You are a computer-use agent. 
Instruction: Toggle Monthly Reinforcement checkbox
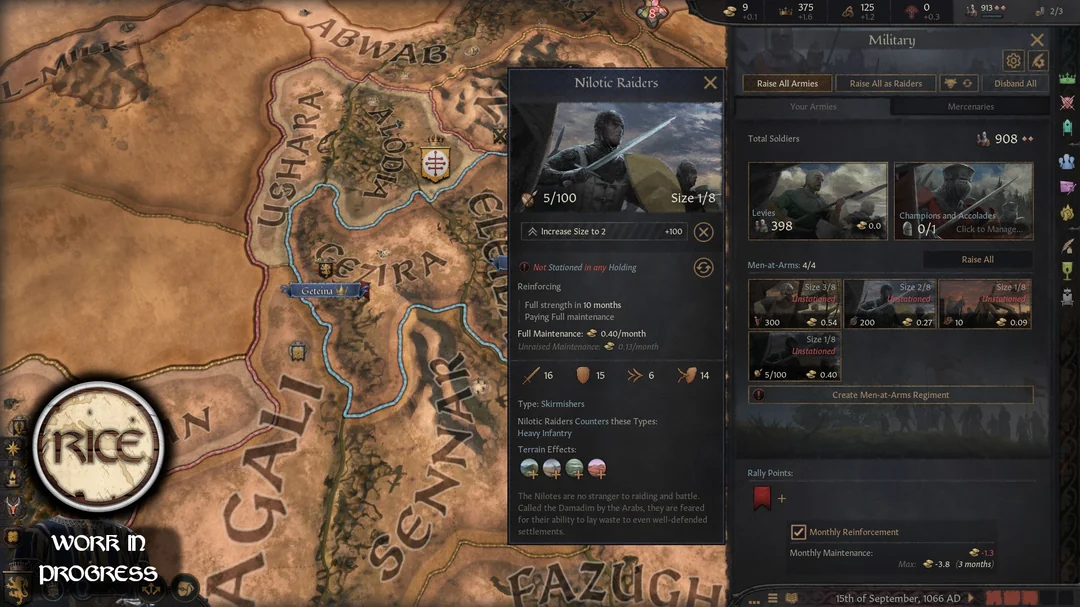[798, 532]
